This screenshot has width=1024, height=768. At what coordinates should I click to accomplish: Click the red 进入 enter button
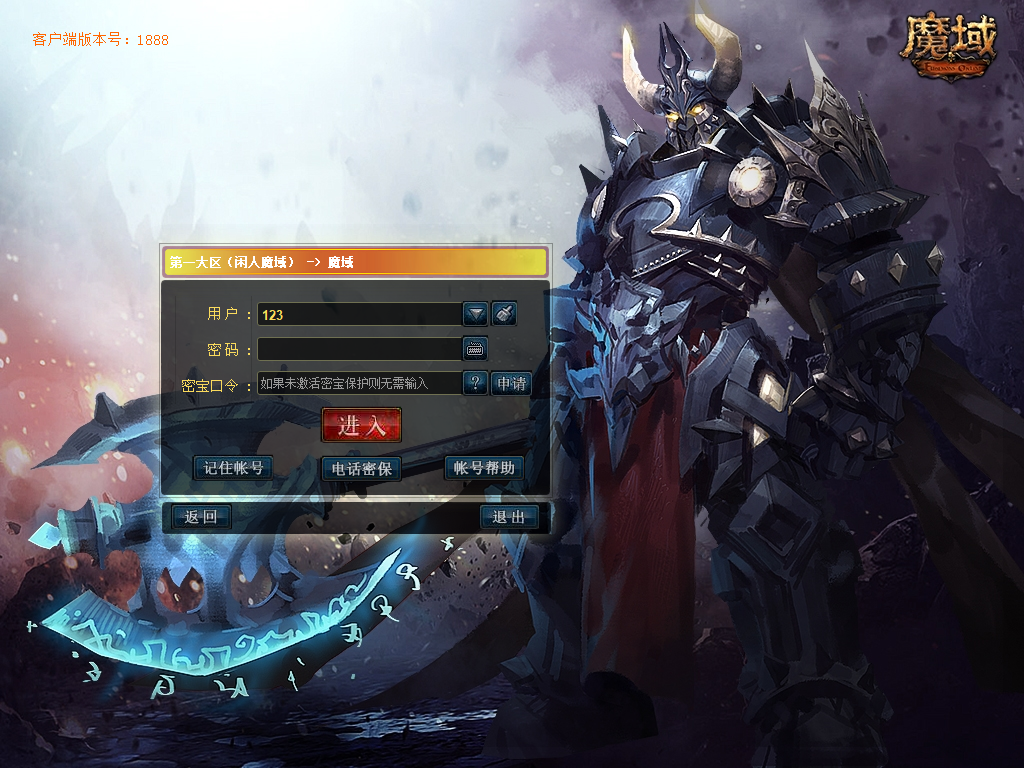pos(361,425)
